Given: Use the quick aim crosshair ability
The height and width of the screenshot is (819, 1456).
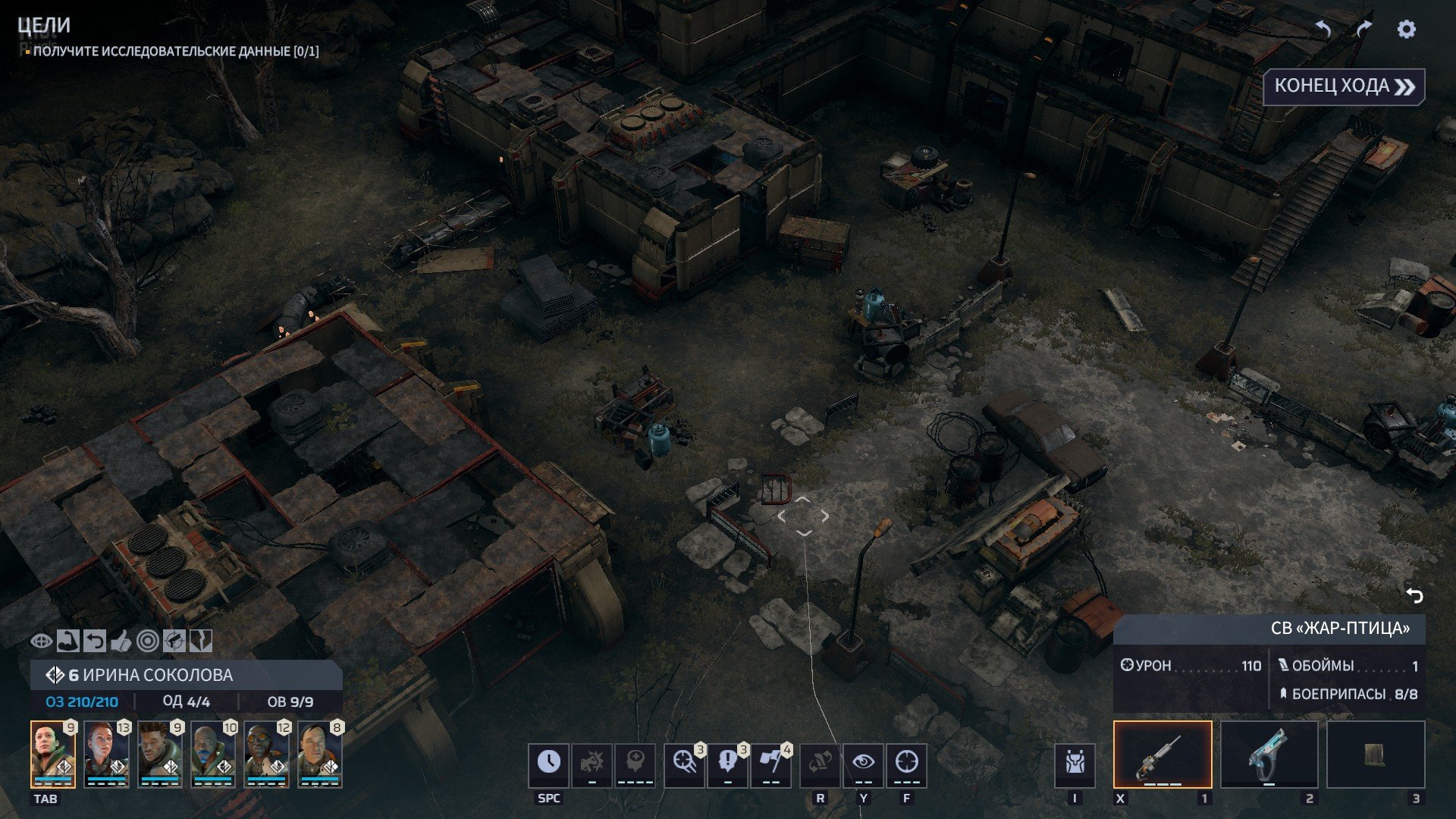Looking at the screenshot, I should tap(685, 764).
